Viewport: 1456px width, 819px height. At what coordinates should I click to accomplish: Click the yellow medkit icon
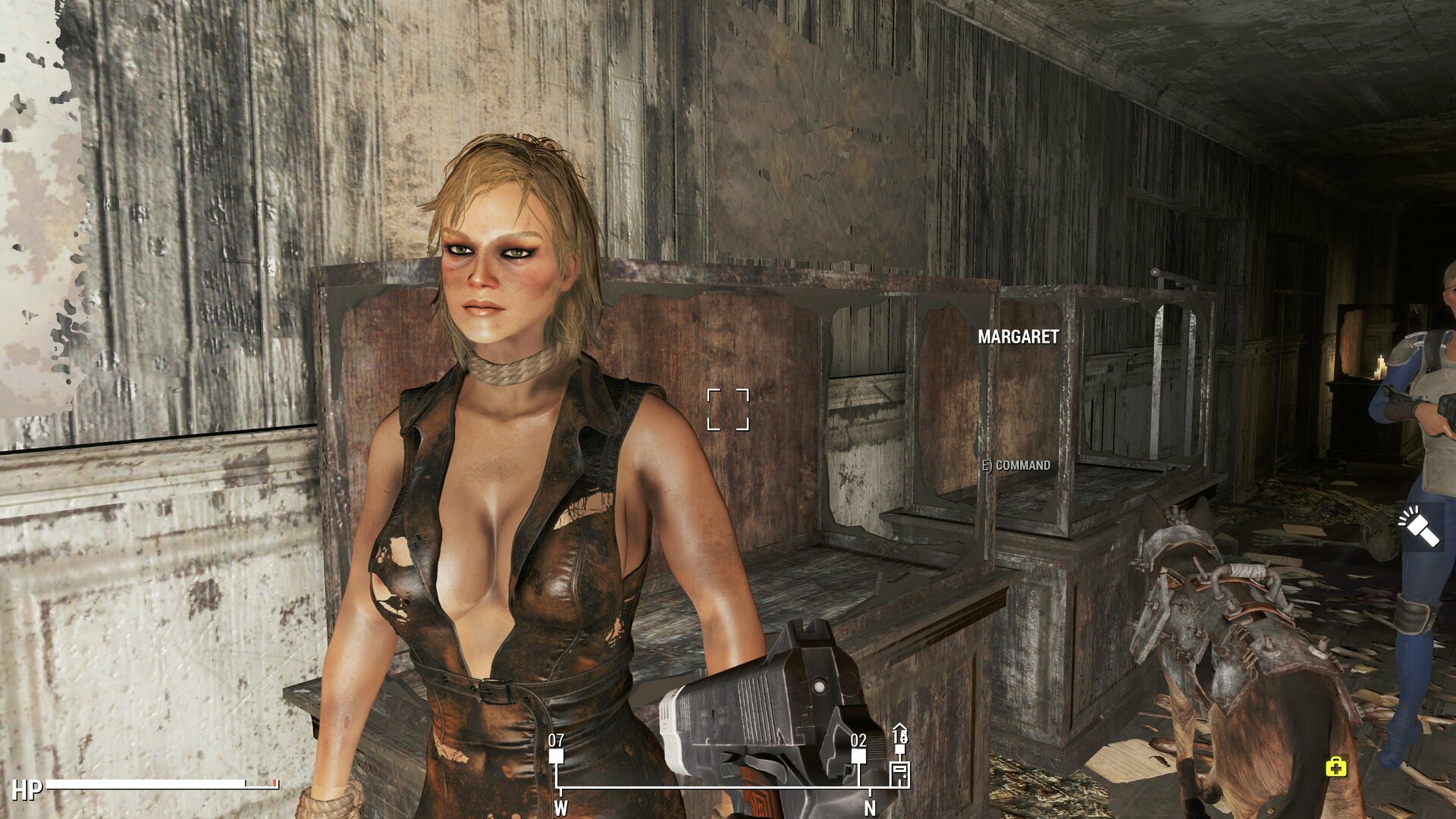[1336, 767]
